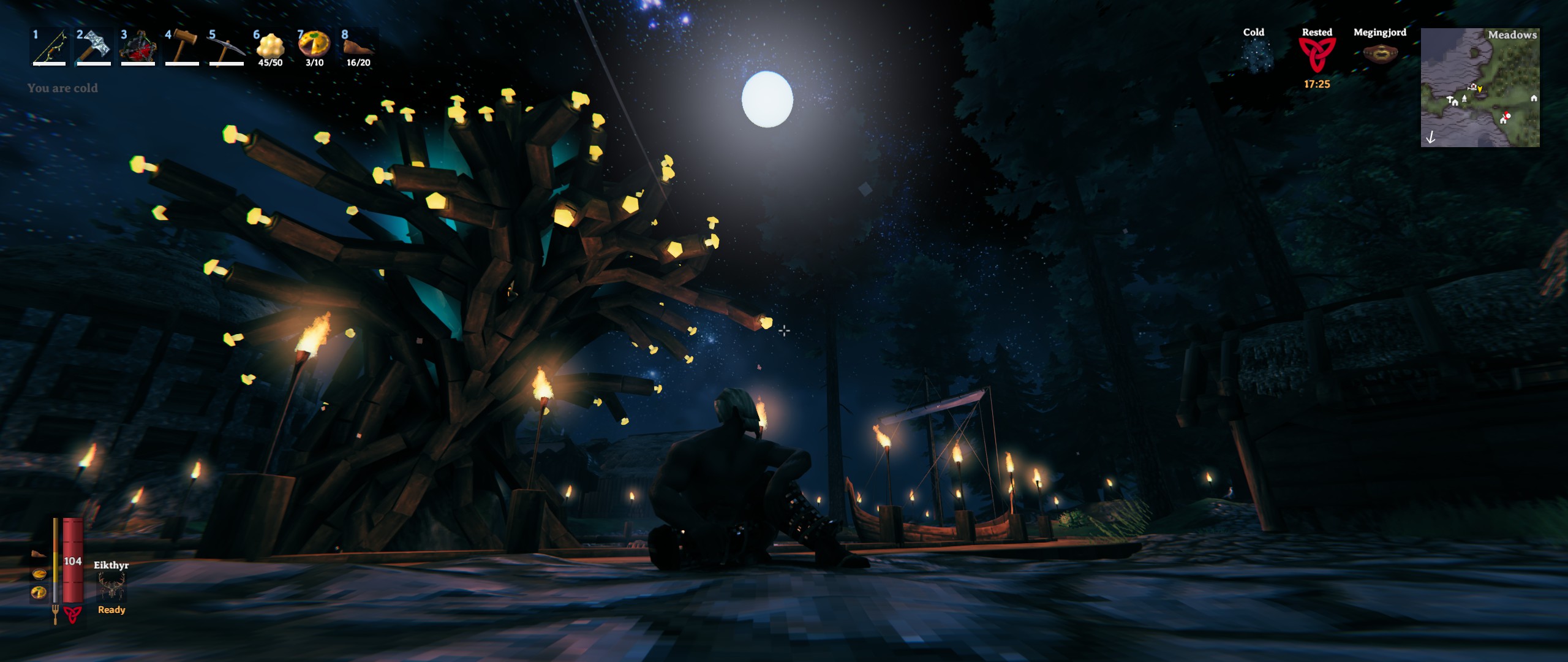Viewport: 1568px width, 662px height.
Task: Click the Rested buff icon
Action: point(1316,55)
